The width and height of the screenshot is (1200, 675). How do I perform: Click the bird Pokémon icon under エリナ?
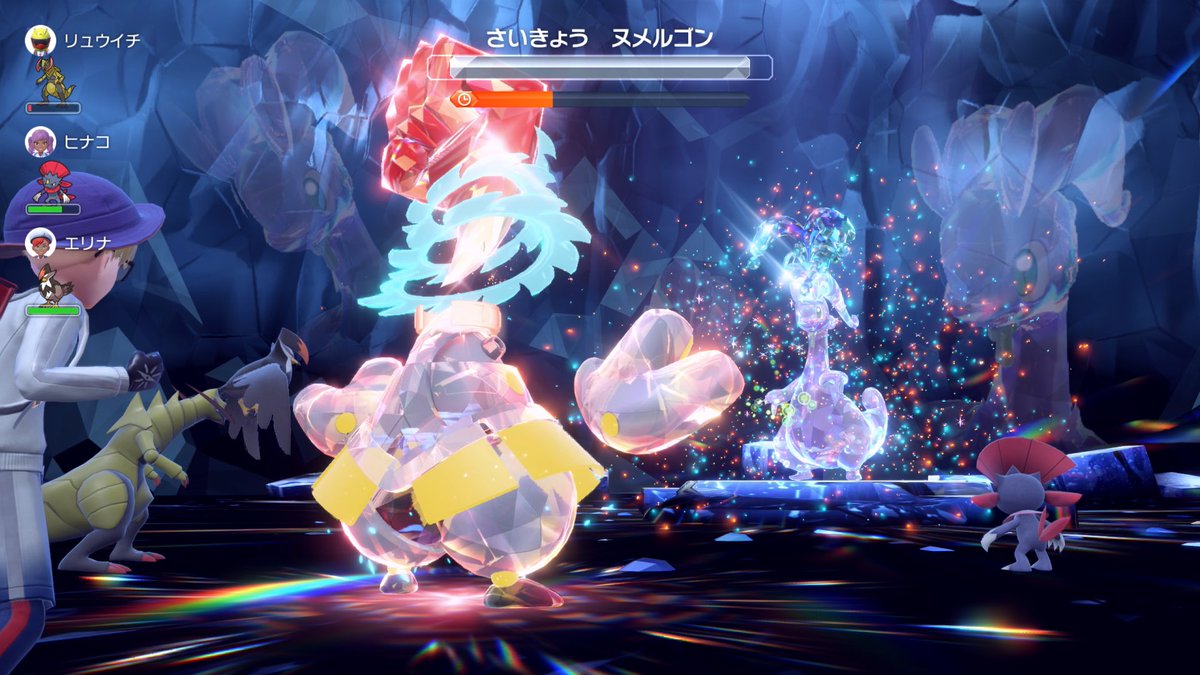click(x=52, y=284)
